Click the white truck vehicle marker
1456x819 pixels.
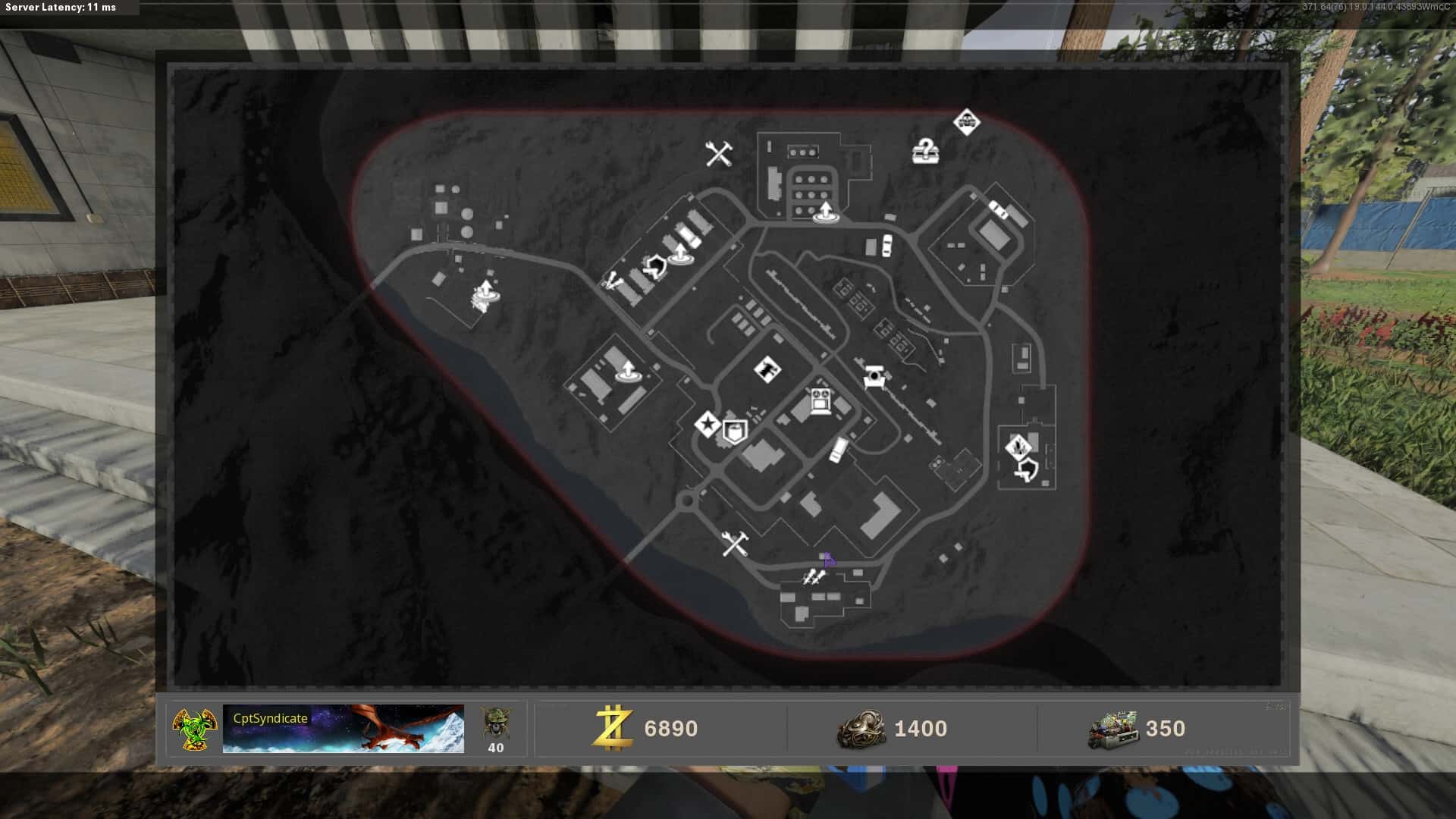[x=839, y=449]
